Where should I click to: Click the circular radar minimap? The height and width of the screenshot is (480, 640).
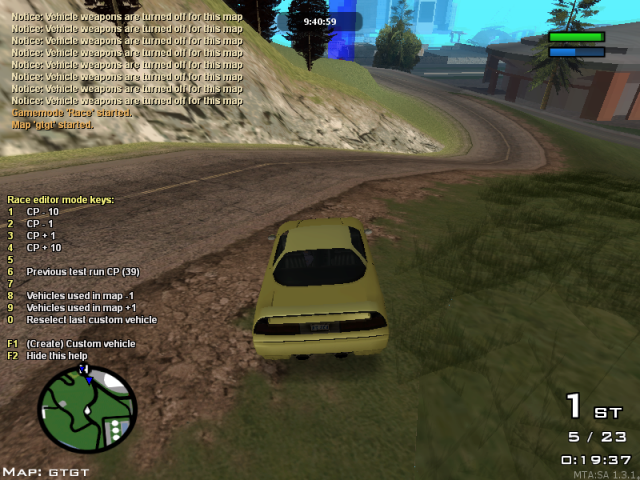click(x=87, y=409)
